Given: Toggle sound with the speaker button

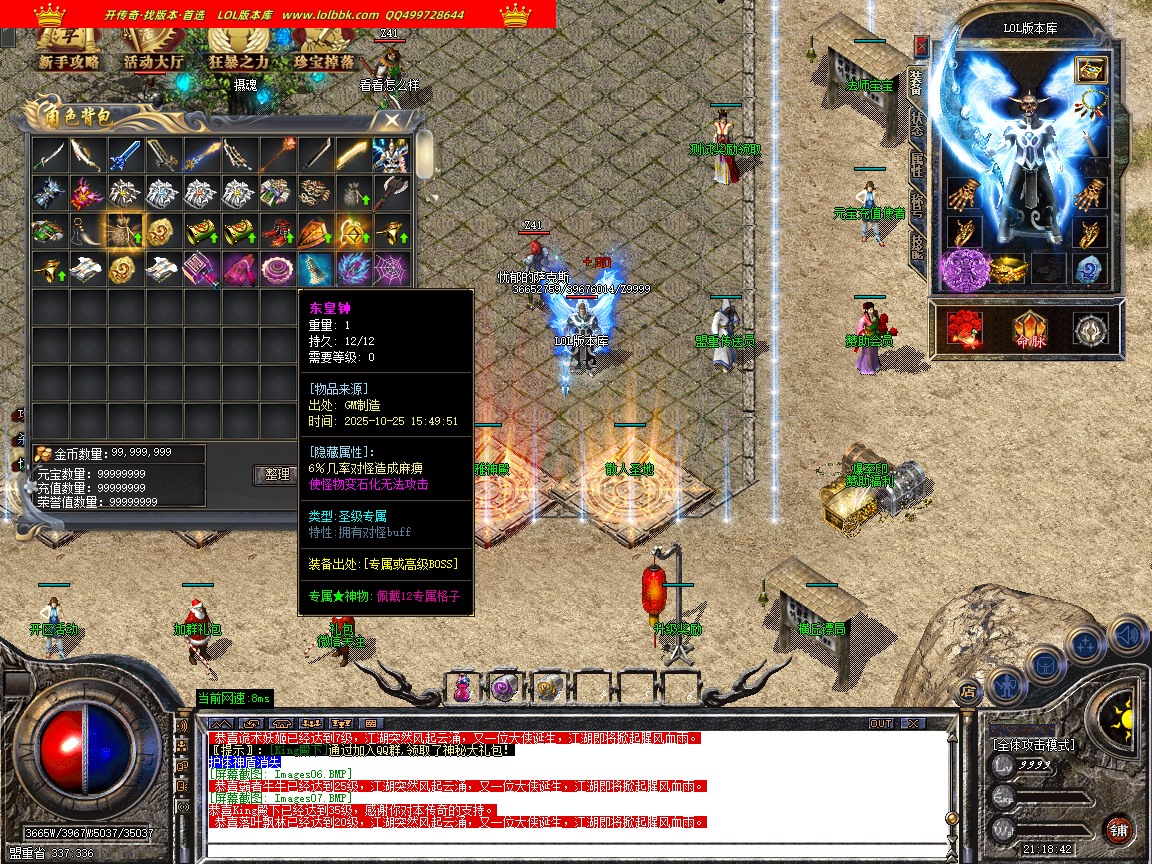Looking at the screenshot, I should (1128, 634).
